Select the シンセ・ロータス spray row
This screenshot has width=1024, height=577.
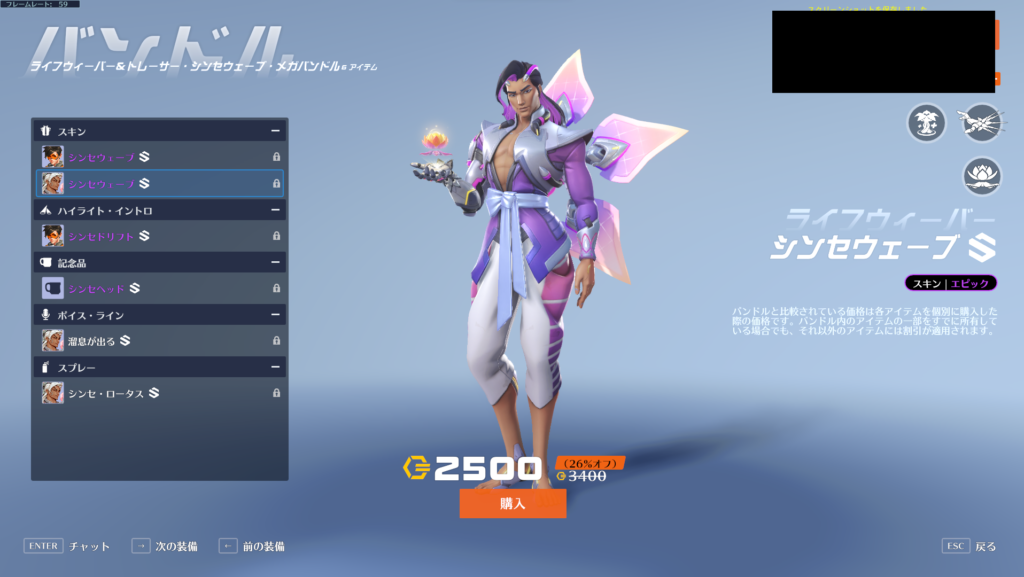[160, 393]
